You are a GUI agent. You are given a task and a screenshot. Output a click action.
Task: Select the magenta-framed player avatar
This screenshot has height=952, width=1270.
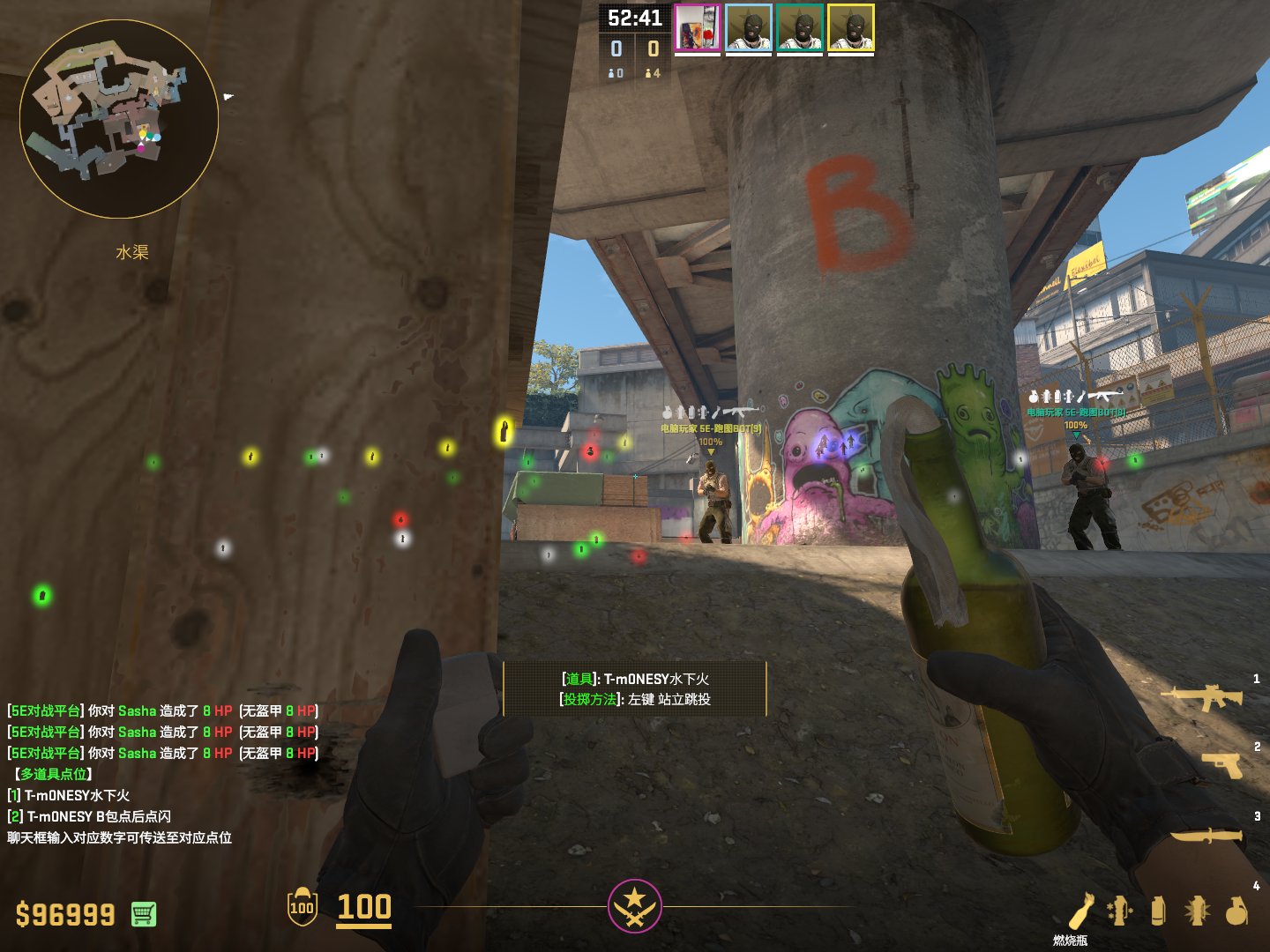click(698, 28)
